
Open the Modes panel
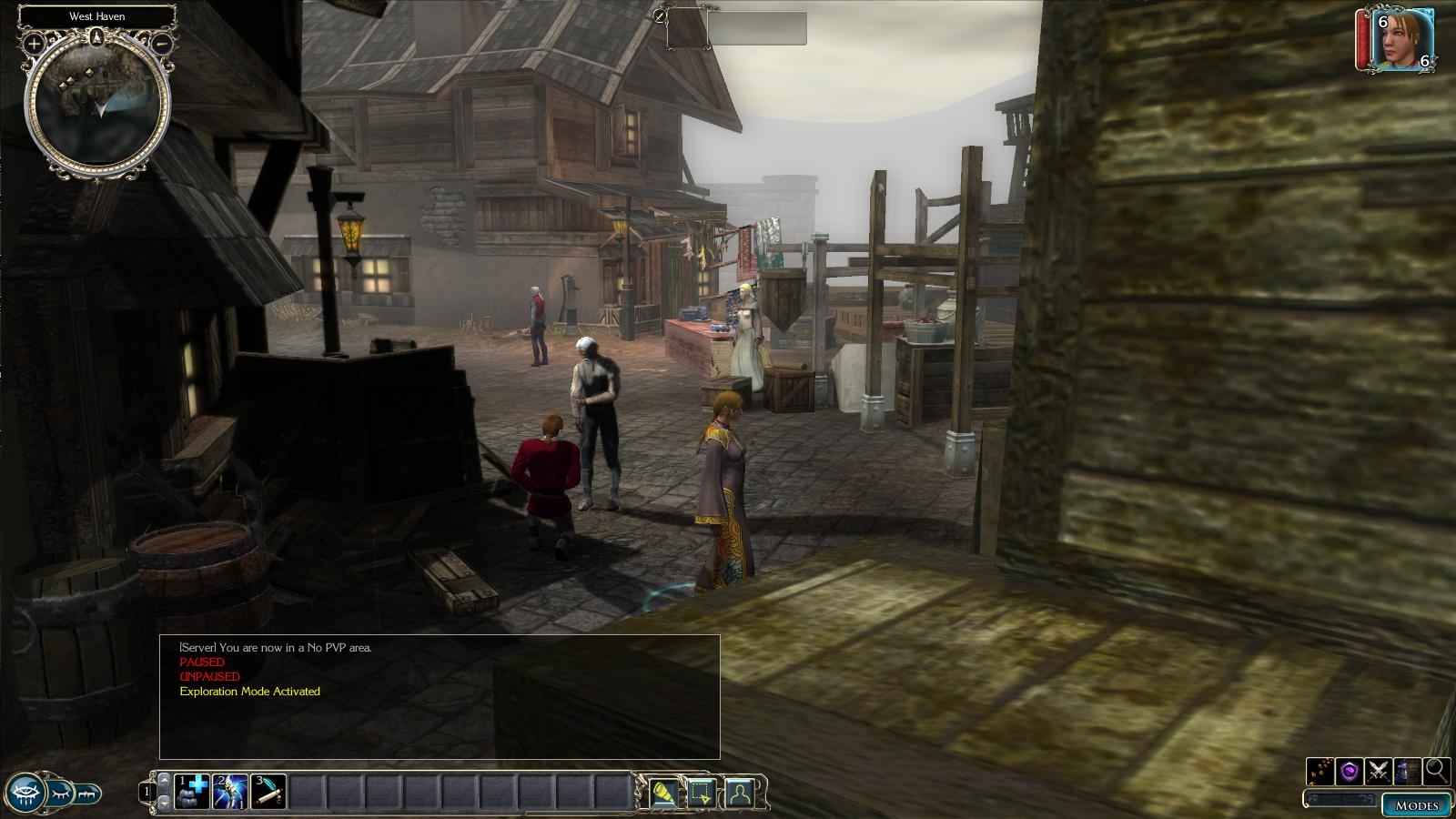pos(1416,805)
